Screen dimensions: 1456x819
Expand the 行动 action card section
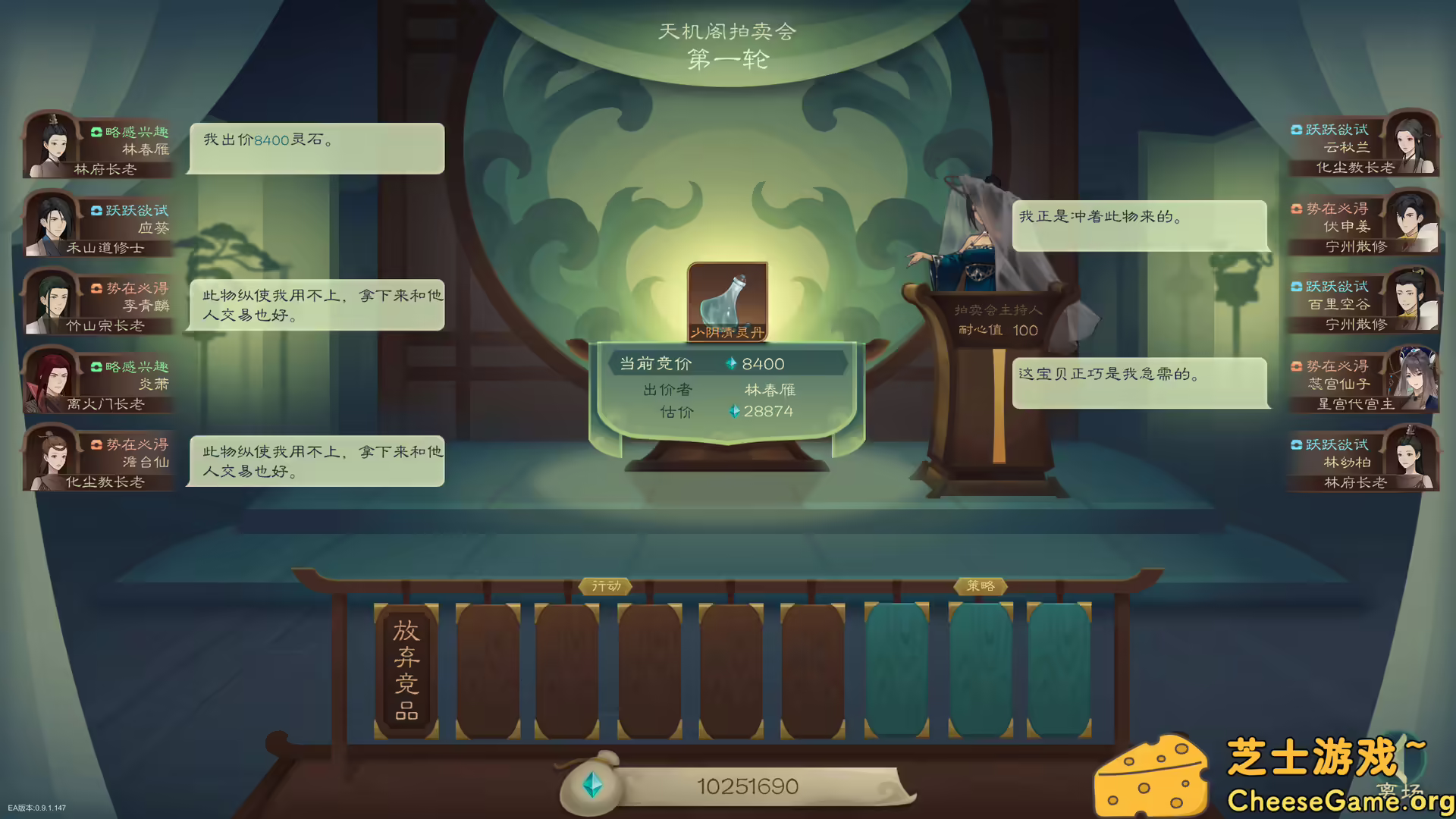(607, 586)
